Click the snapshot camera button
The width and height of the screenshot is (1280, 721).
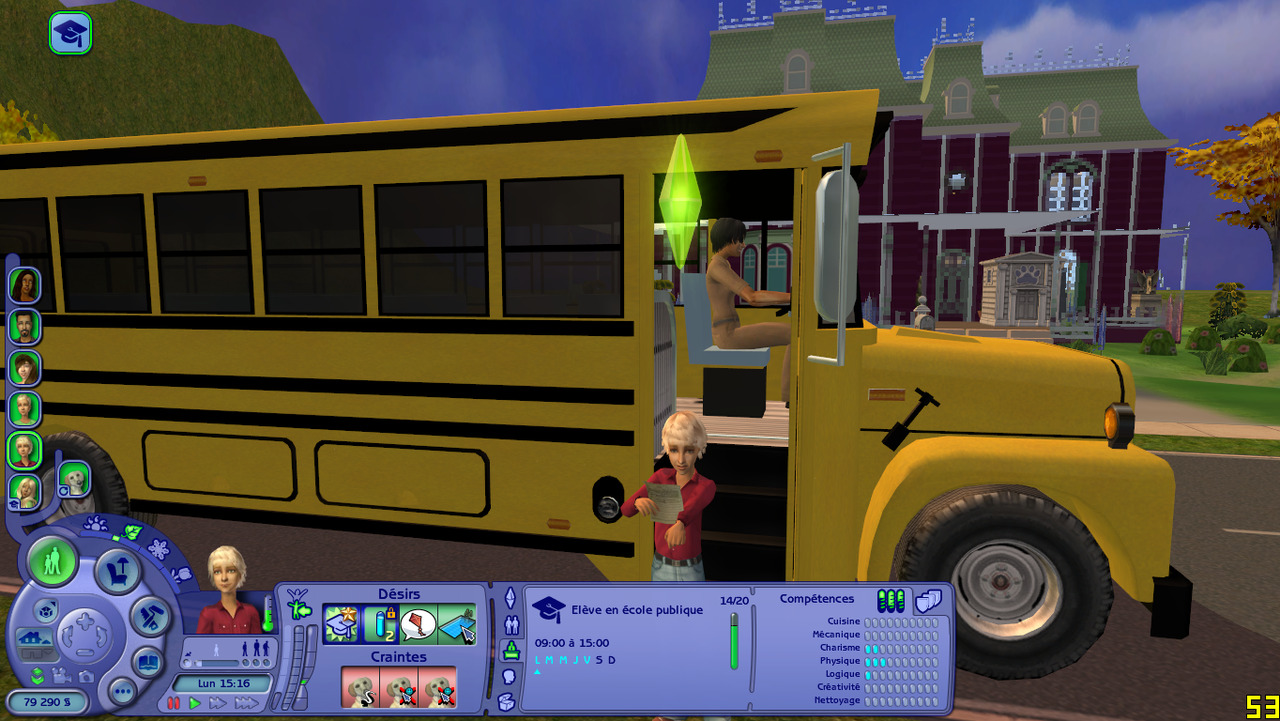coord(86,676)
